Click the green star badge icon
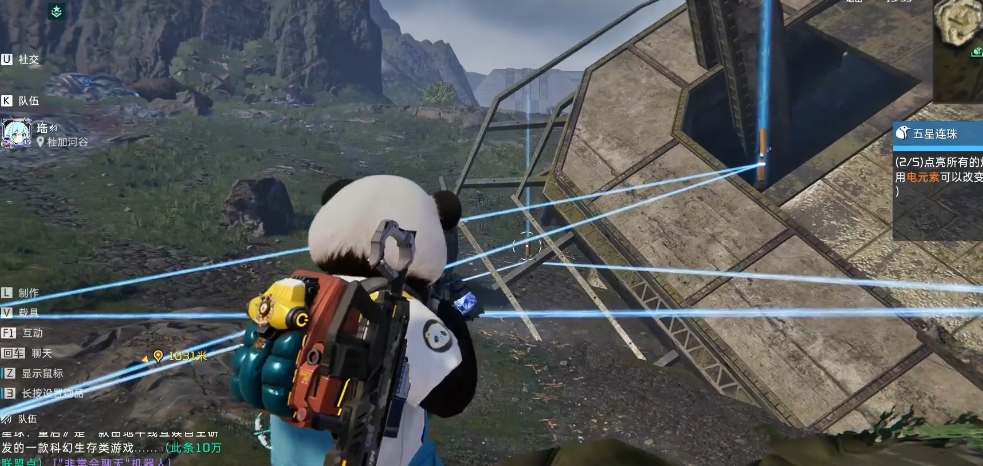The width and height of the screenshot is (983, 466). [x=57, y=11]
